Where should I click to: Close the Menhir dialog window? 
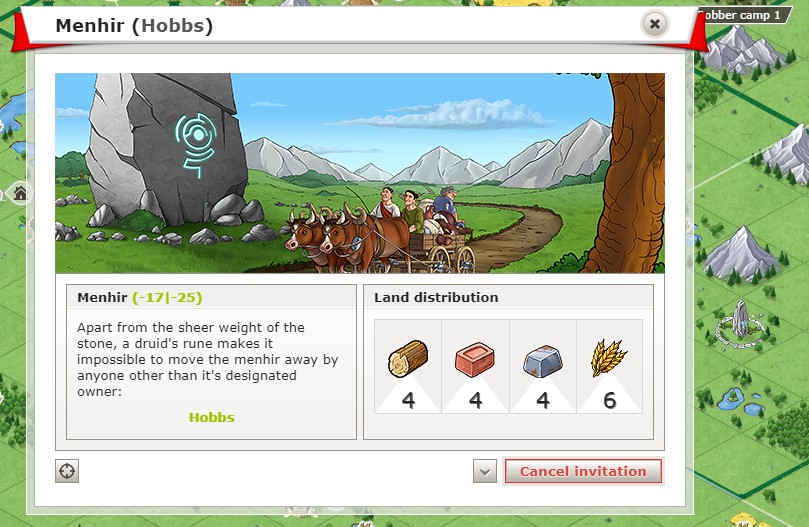654,24
